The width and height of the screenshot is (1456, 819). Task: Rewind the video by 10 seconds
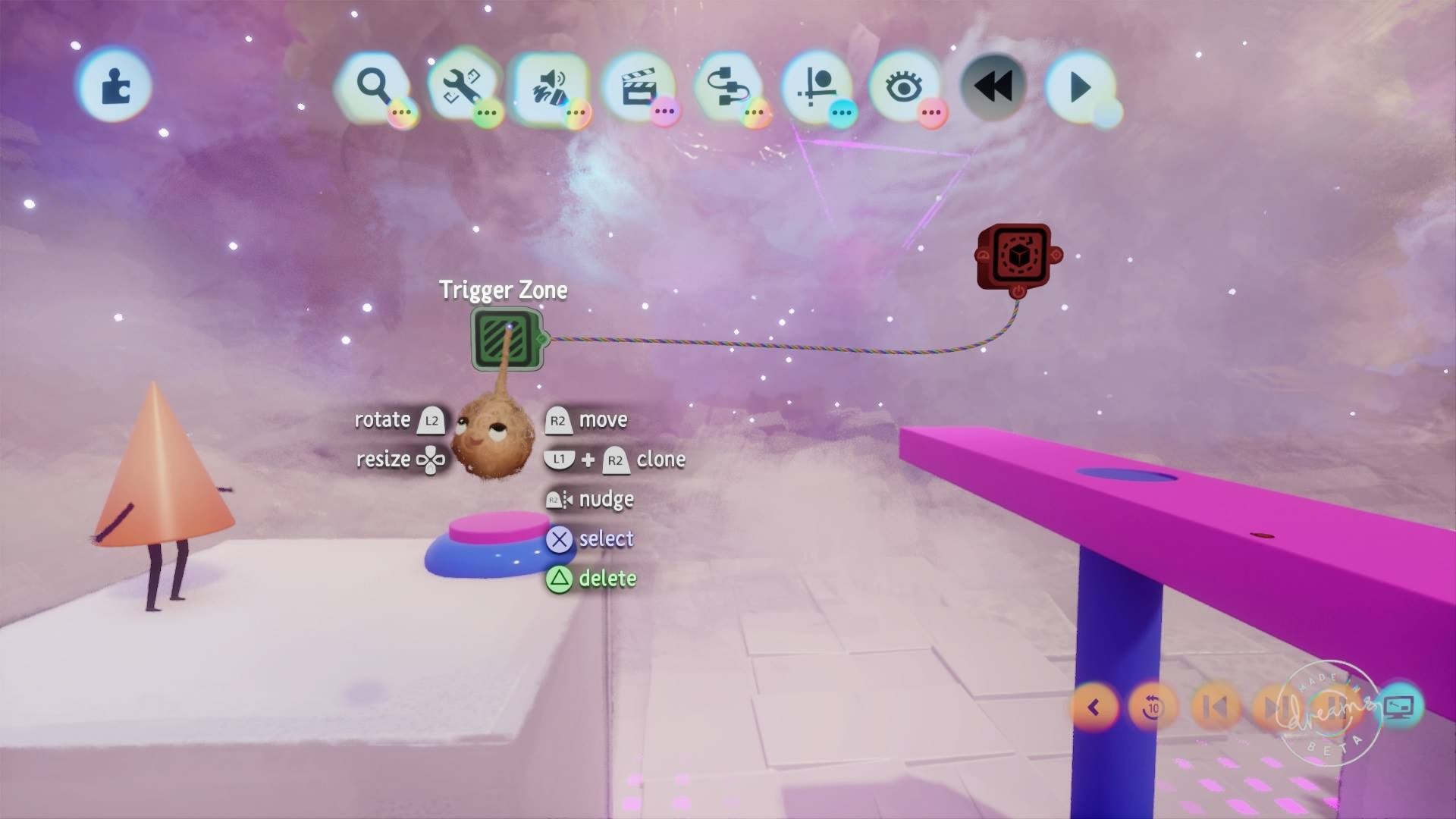[x=1153, y=708]
